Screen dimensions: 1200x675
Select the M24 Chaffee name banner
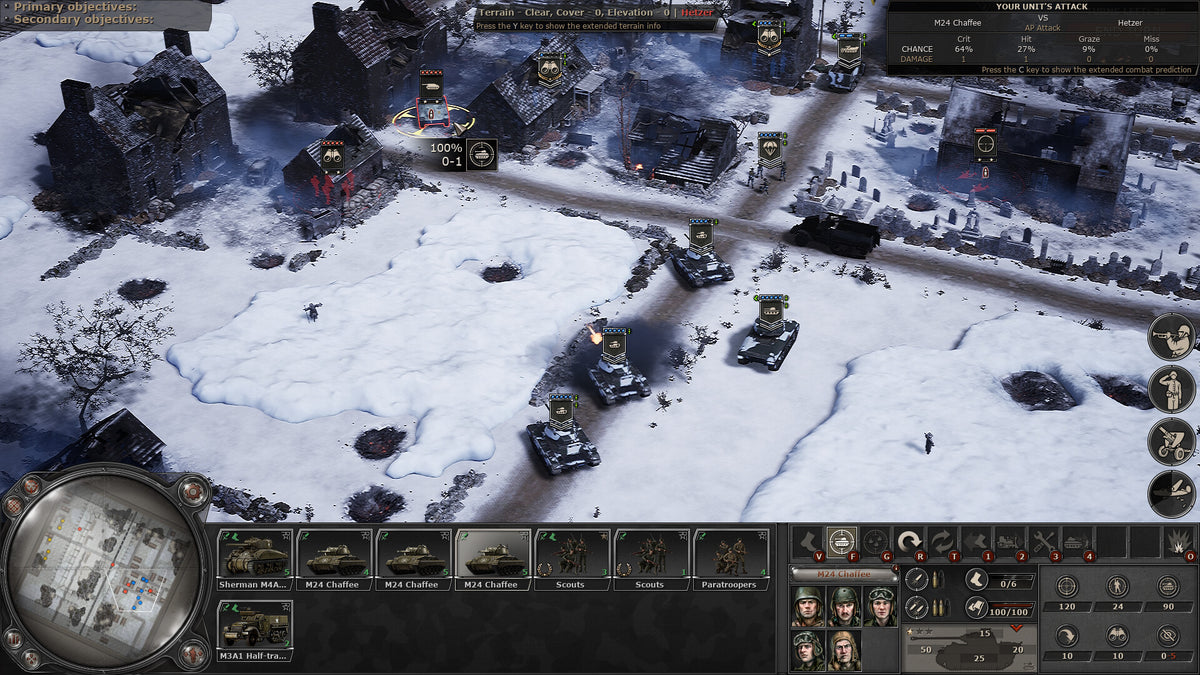[x=845, y=574]
